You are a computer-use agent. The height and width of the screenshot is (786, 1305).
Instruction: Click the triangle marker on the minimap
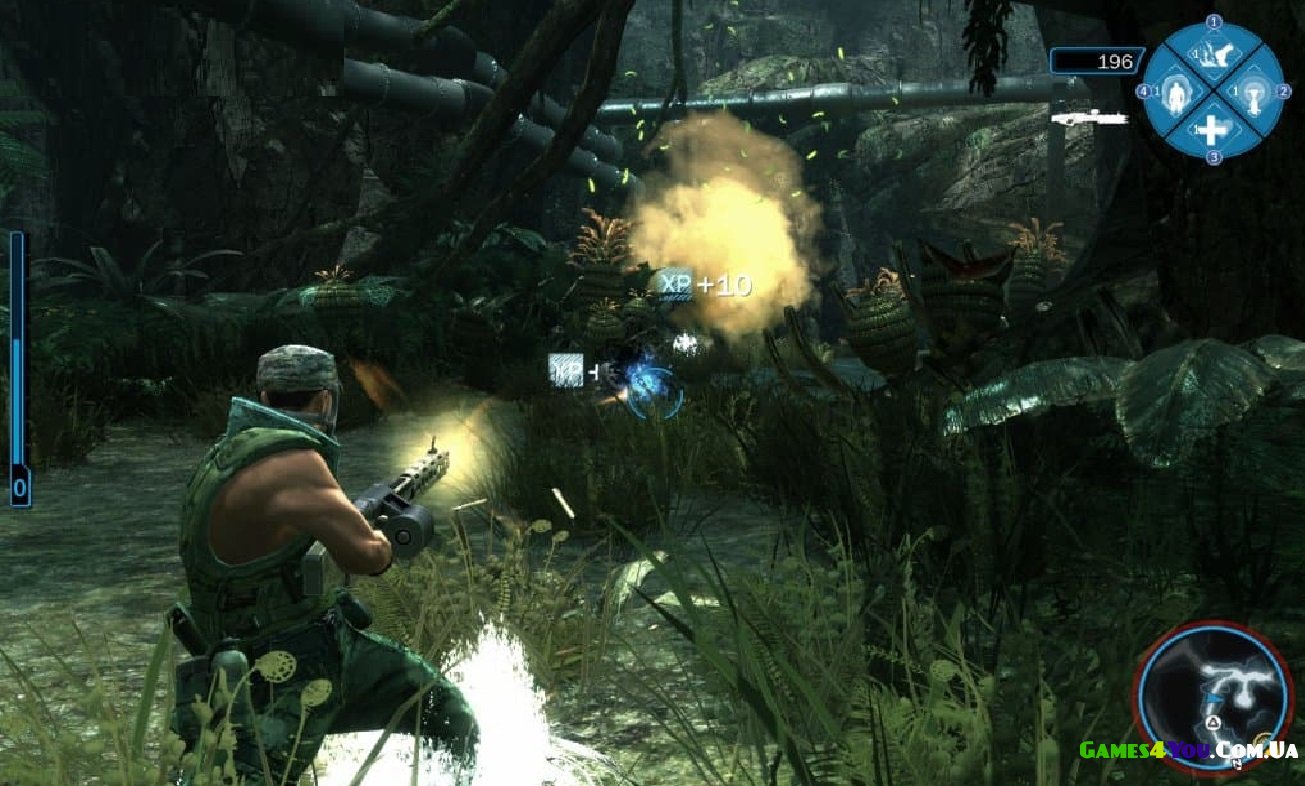tap(1213, 722)
